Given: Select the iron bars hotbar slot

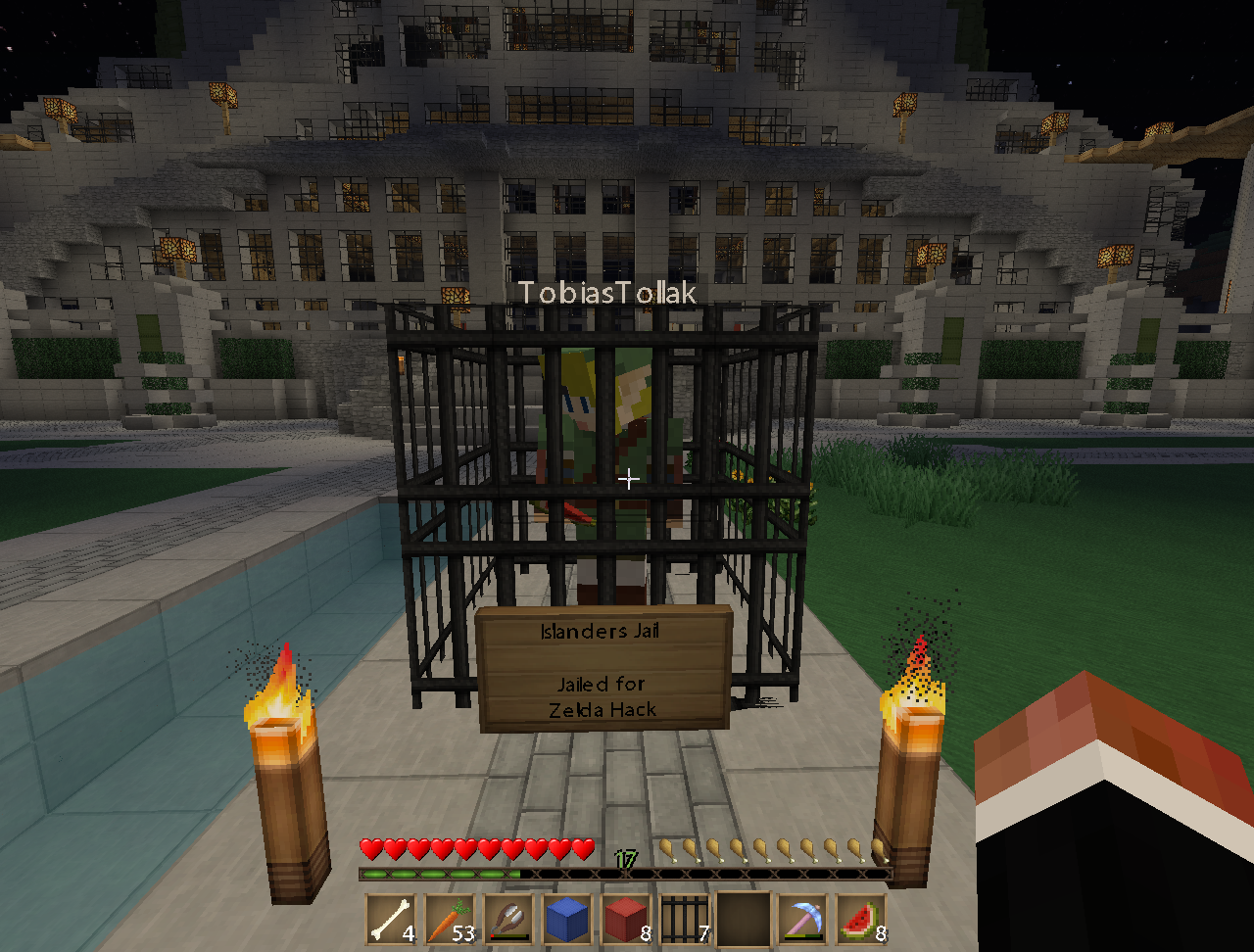Looking at the screenshot, I should pyautogui.click(x=684, y=919).
